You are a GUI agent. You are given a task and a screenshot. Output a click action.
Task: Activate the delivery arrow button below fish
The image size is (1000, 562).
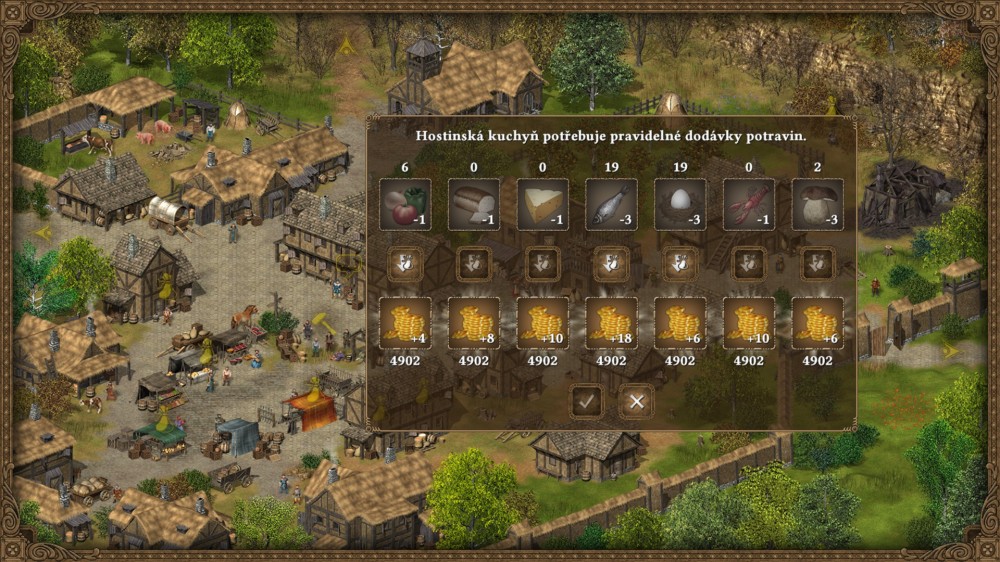click(611, 264)
